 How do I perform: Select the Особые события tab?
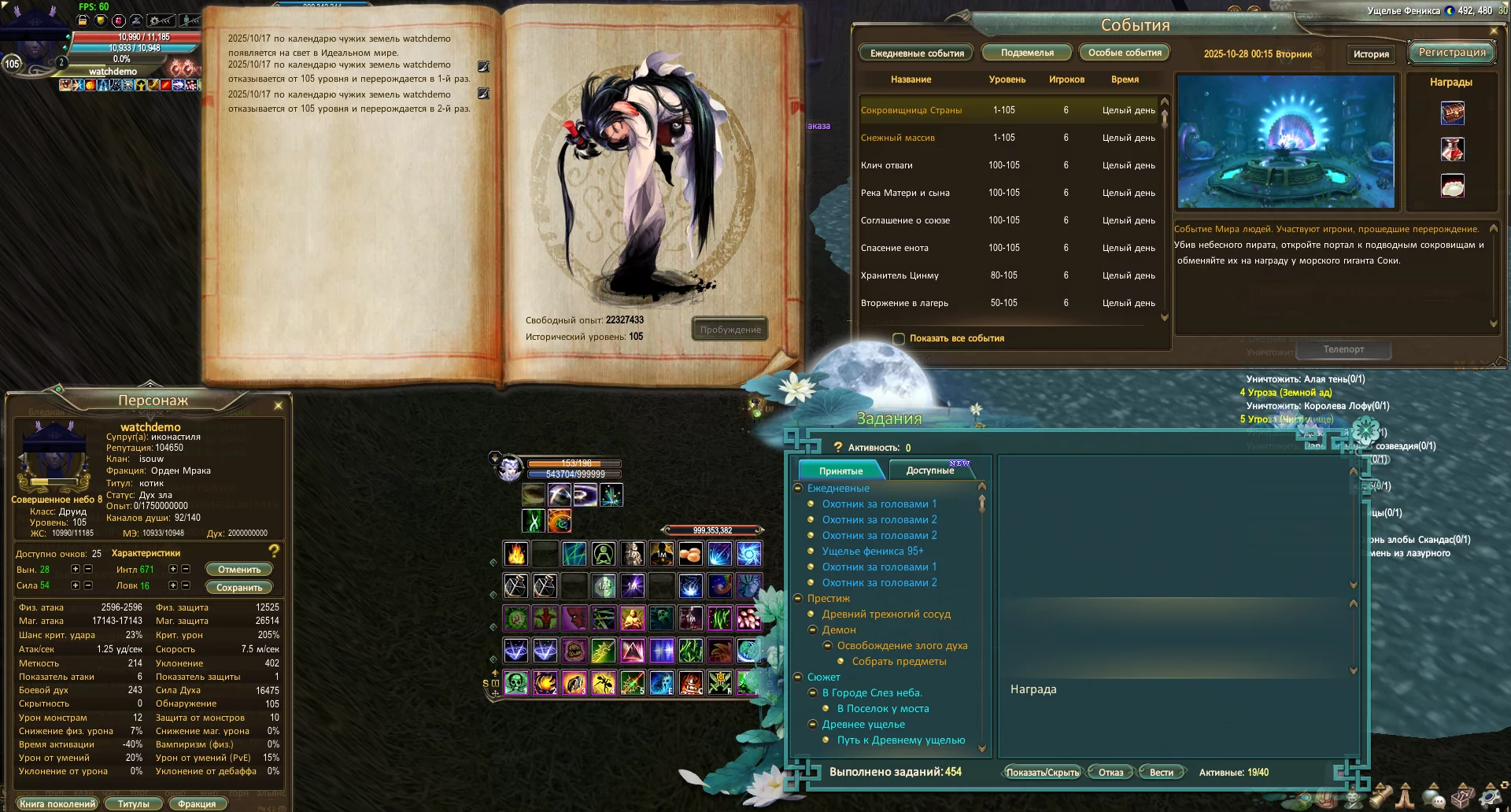coord(1125,53)
